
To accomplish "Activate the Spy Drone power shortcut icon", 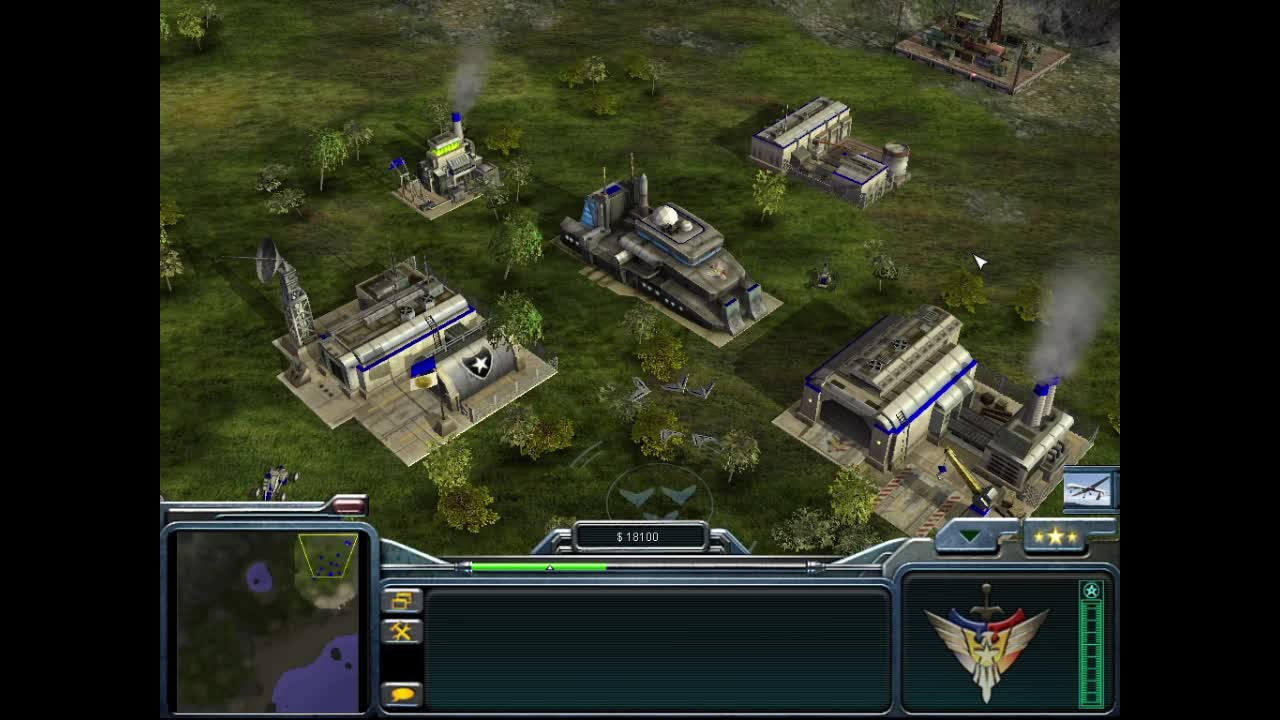I will click(x=1088, y=489).
